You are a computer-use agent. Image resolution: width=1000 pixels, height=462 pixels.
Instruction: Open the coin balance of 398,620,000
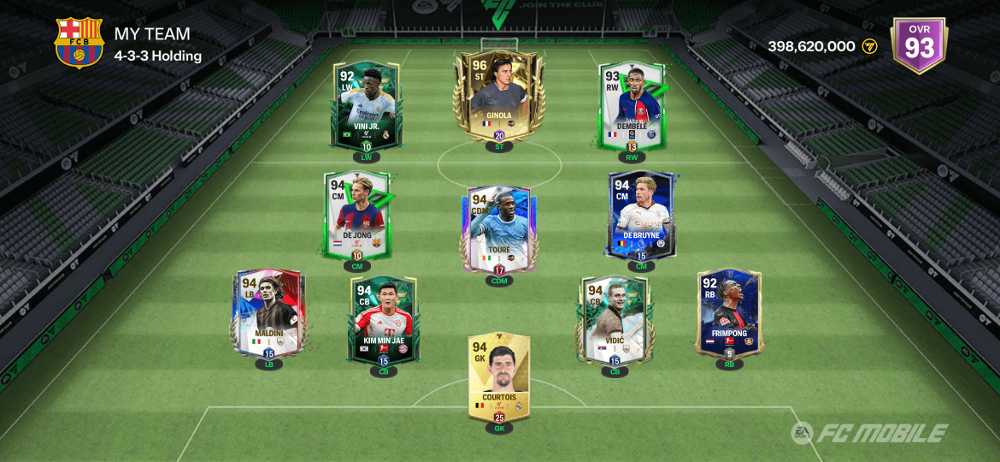820,46
